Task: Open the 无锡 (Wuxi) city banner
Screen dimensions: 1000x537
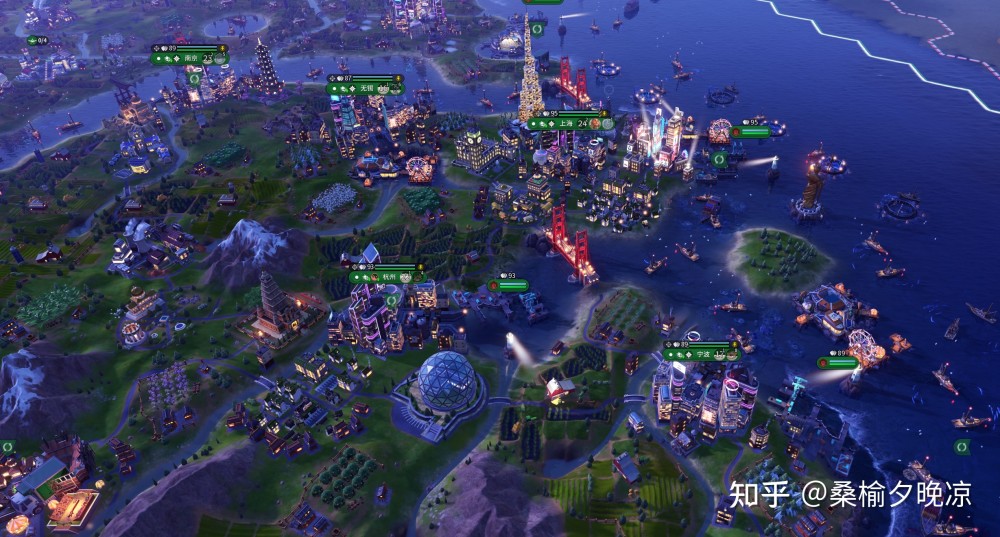Action: 366,88
